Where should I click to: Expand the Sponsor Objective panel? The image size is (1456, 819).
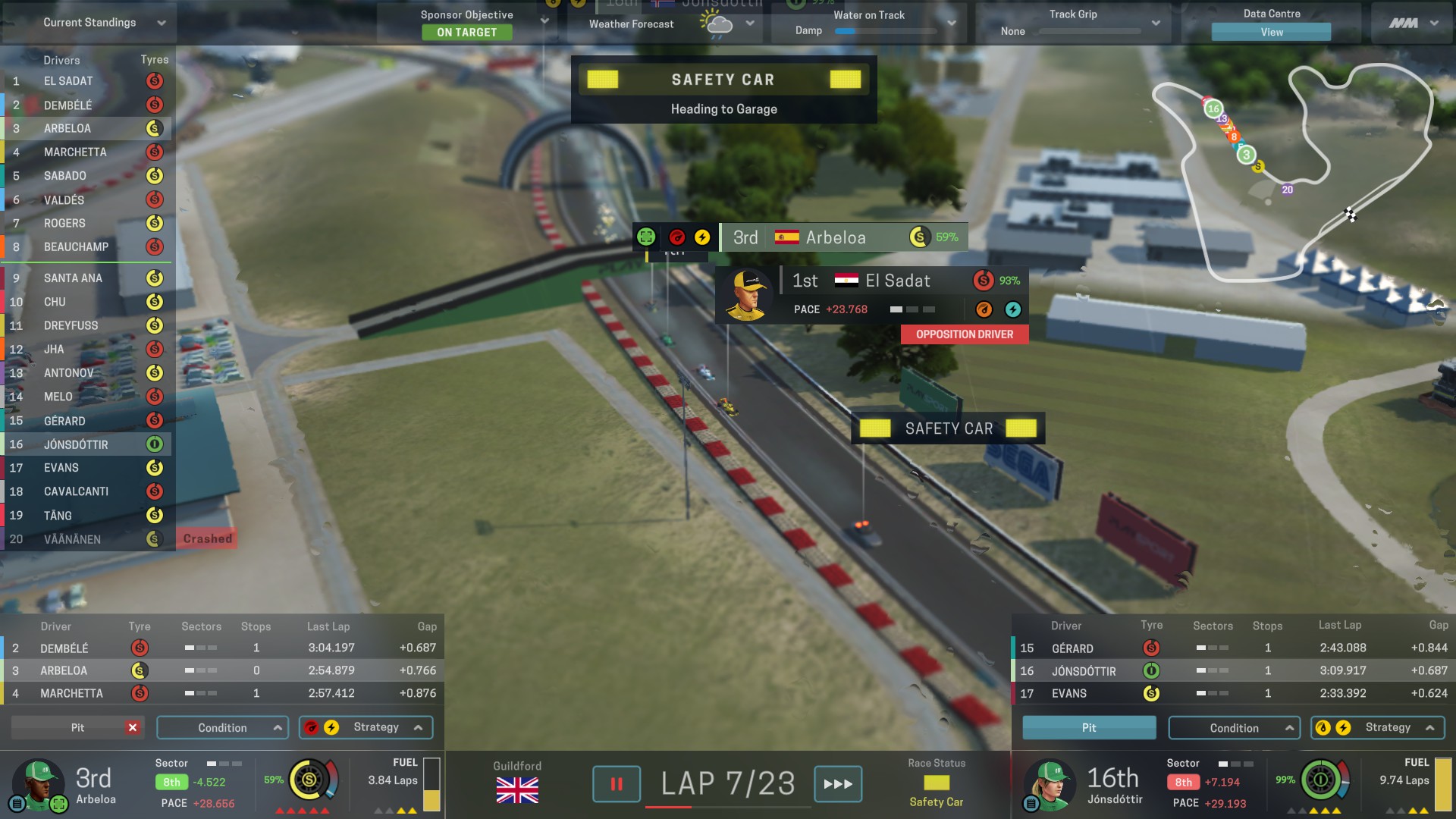click(x=543, y=21)
